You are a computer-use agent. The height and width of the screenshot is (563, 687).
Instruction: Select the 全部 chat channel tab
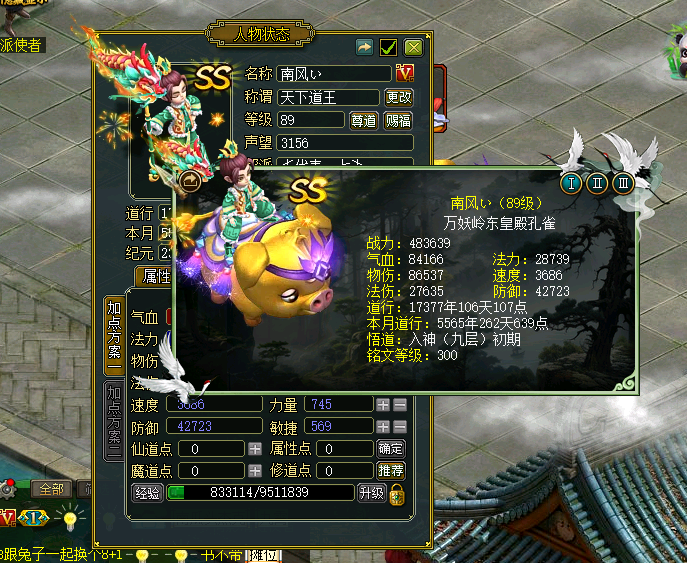point(51,489)
